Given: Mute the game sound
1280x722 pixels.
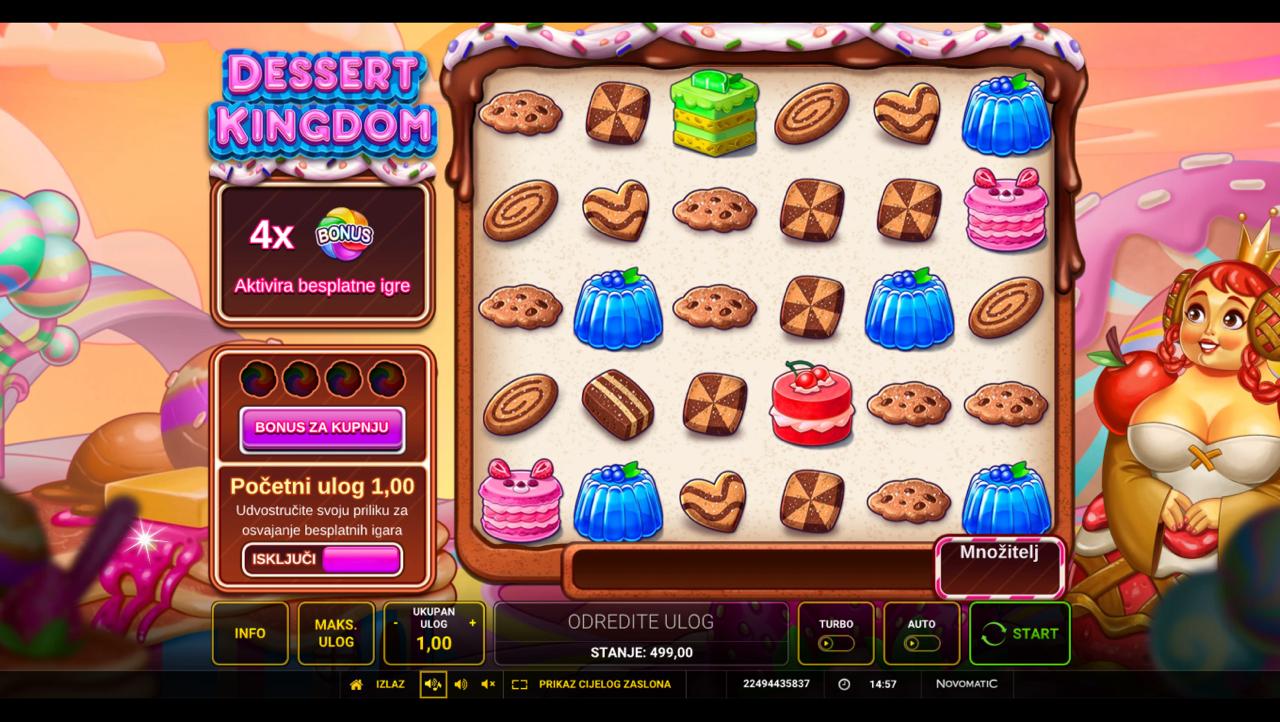Looking at the screenshot, I should [488, 685].
